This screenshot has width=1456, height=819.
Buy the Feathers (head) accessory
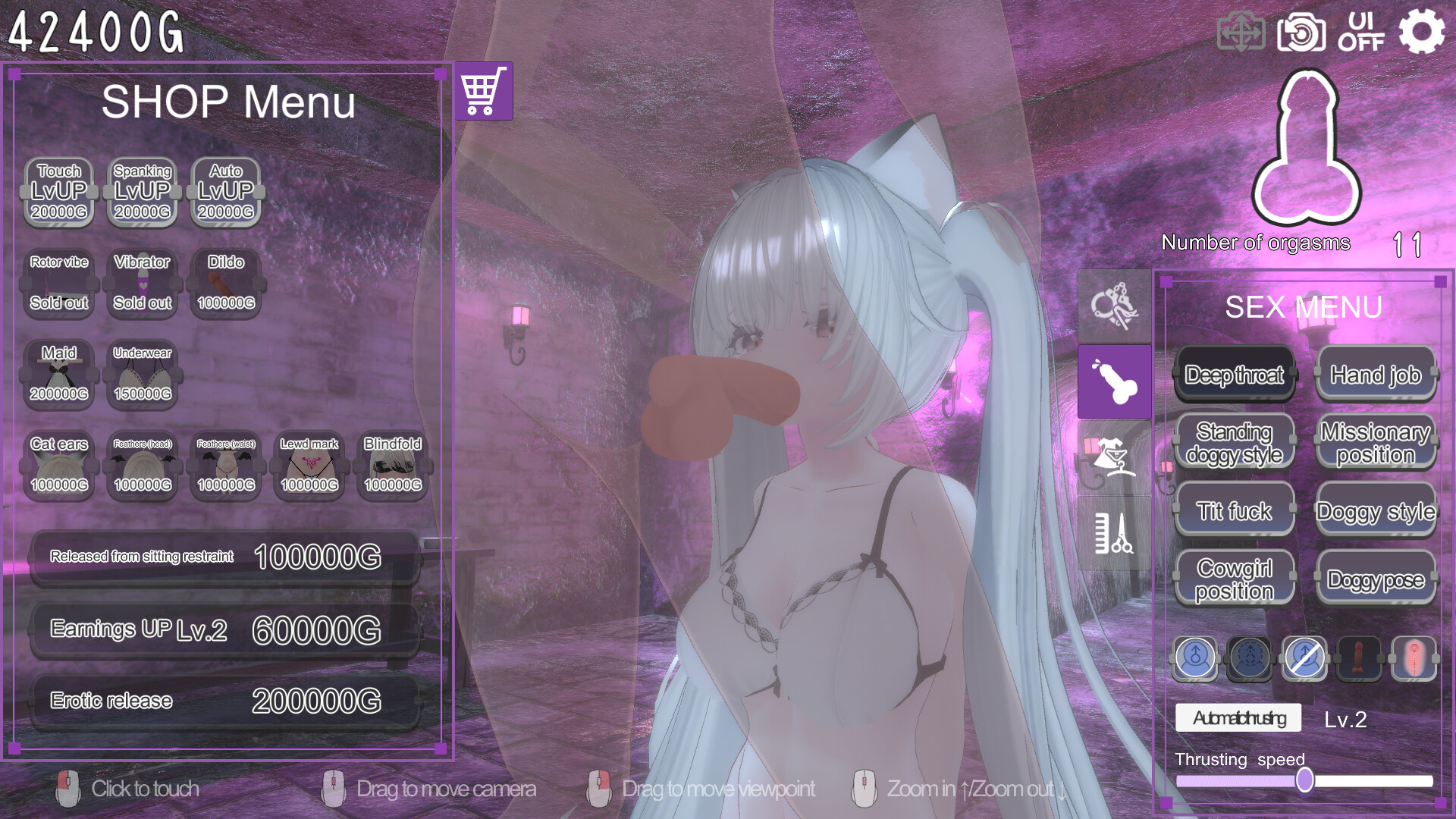[143, 465]
